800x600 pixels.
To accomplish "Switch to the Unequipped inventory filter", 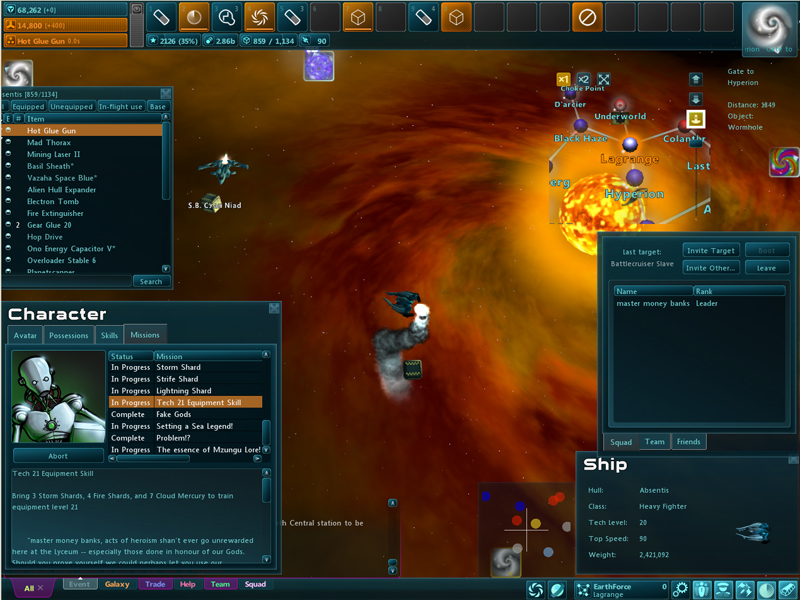I will point(71,106).
